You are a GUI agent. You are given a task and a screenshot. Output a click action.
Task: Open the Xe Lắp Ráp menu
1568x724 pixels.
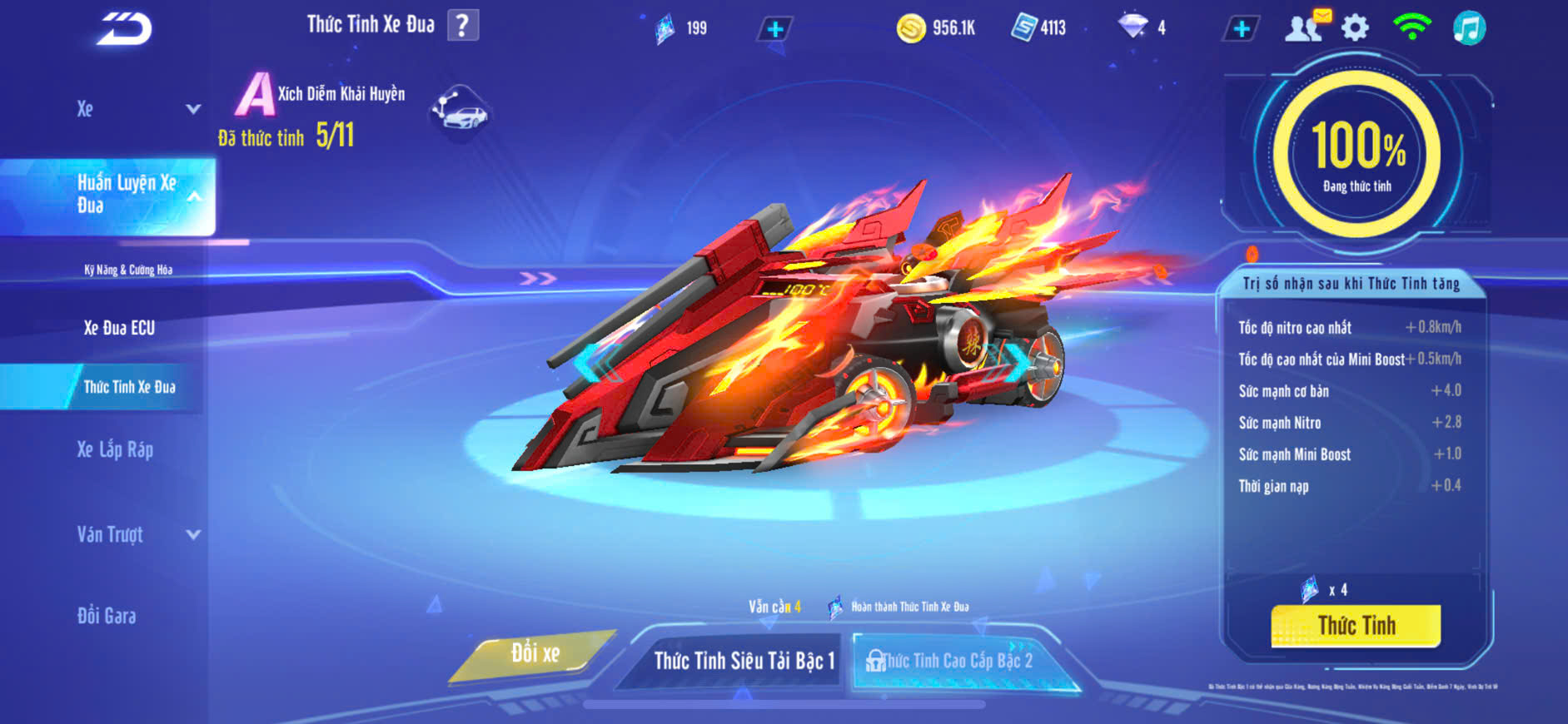tap(115, 449)
